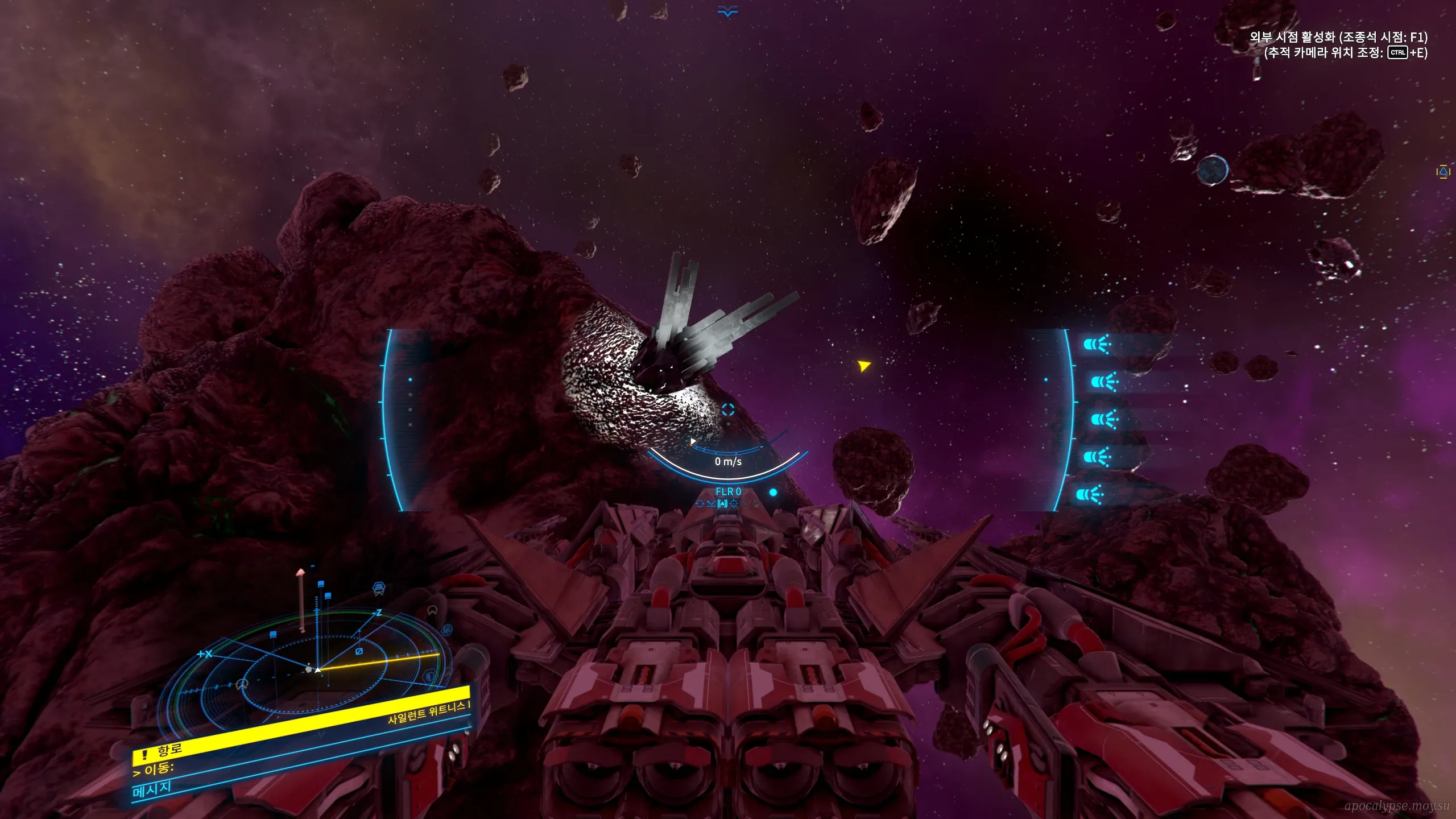
Task: Click the blue target marker at right edge
Action: (x=1443, y=172)
